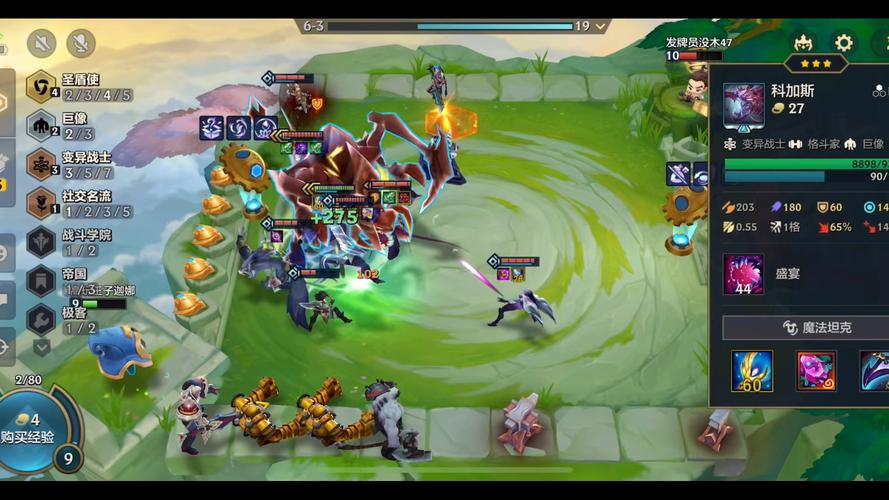The width and height of the screenshot is (889, 500).
Task: Open the gear settings menu
Action: coord(844,43)
